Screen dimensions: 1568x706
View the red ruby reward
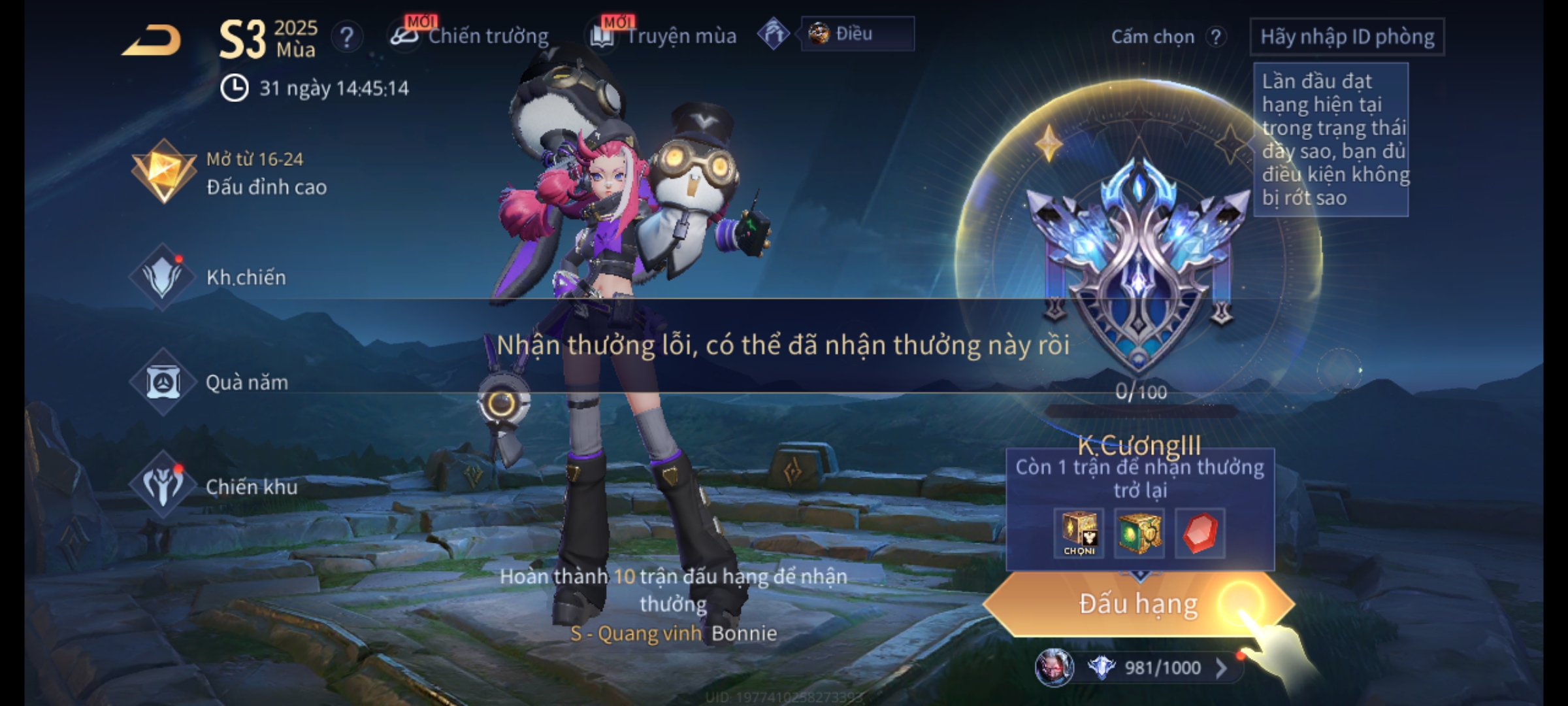pyautogui.click(x=1200, y=533)
